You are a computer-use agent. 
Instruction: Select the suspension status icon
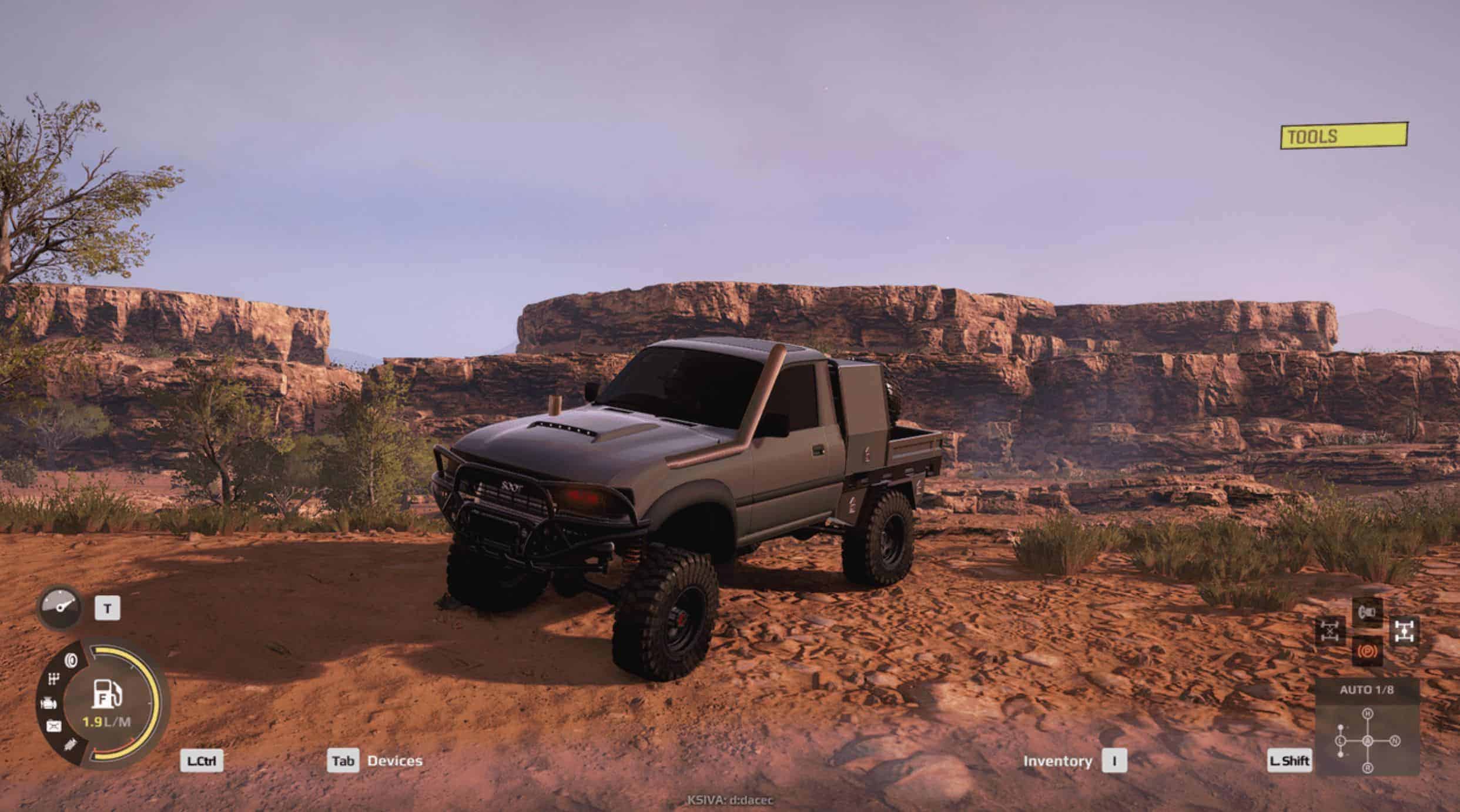(x=70, y=745)
